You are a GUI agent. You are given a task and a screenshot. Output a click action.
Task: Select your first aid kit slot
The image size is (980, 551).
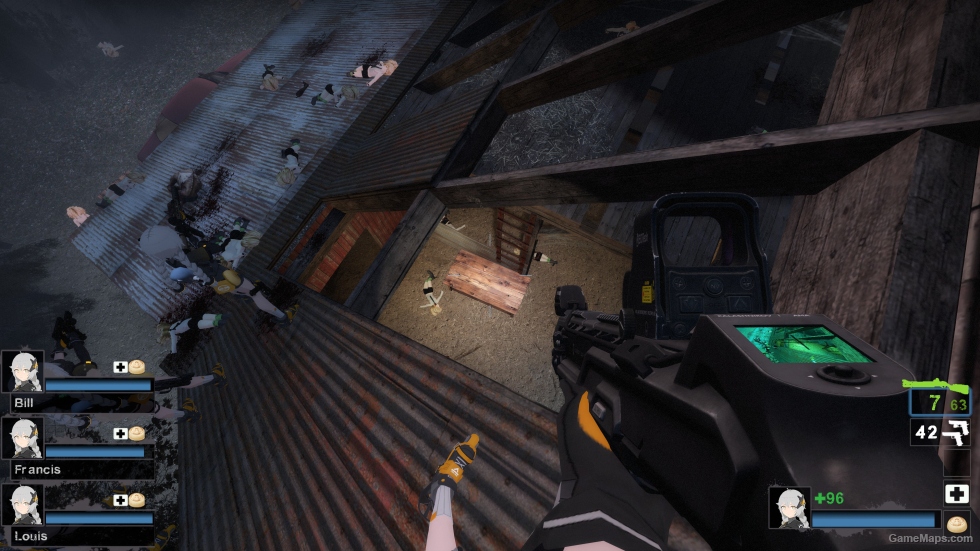[956, 493]
